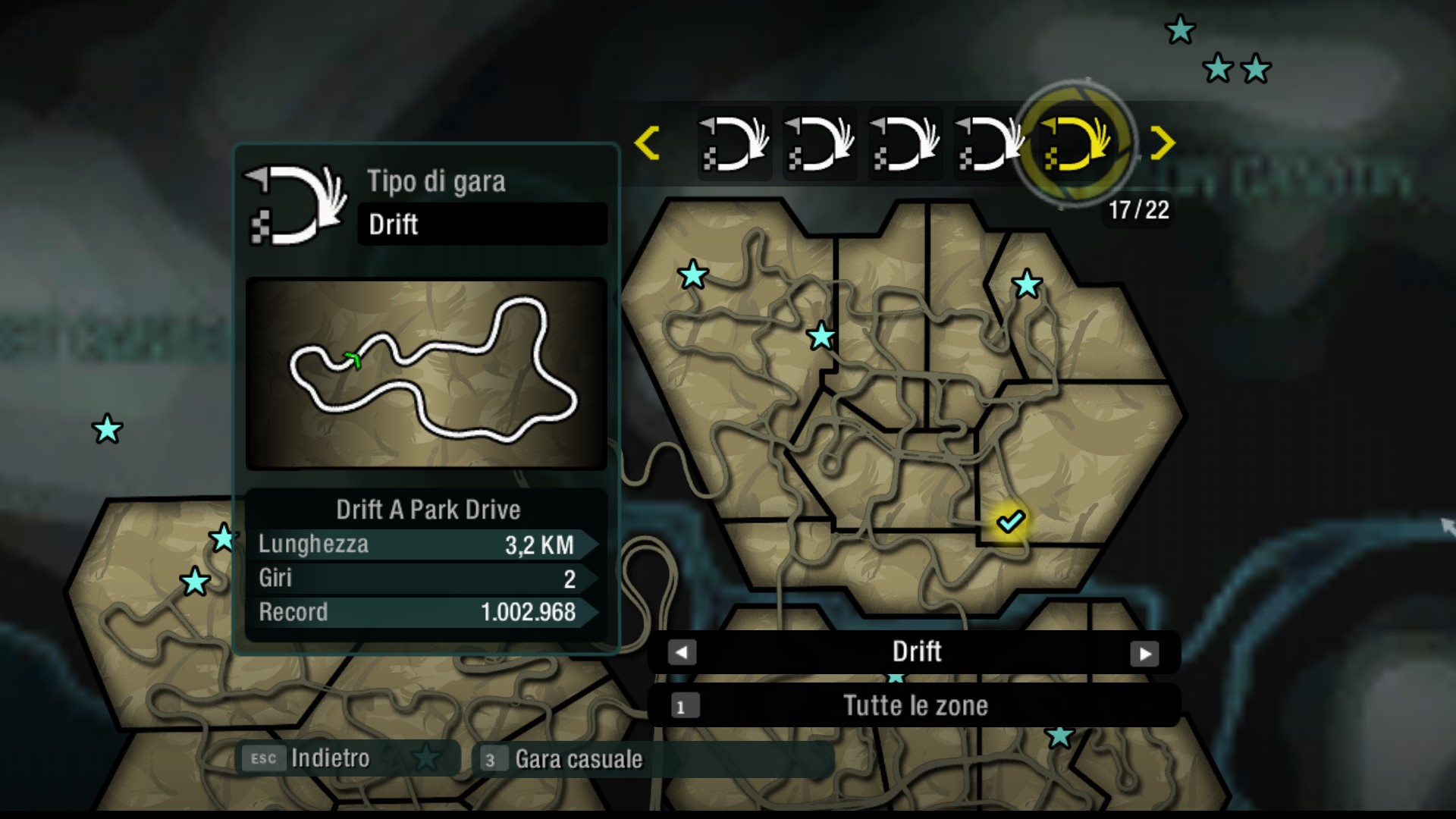Go to previous event with yellow left arrow

tap(647, 143)
